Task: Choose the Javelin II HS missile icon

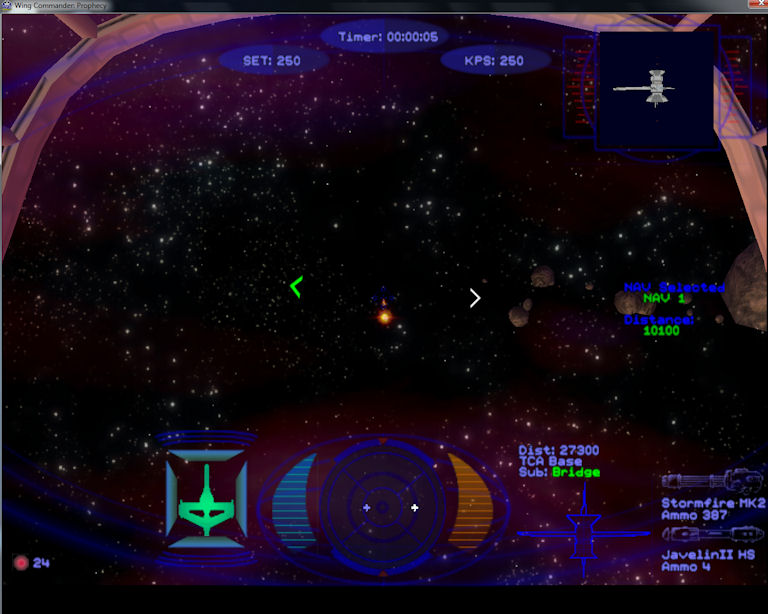Action: pyautogui.click(x=712, y=534)
